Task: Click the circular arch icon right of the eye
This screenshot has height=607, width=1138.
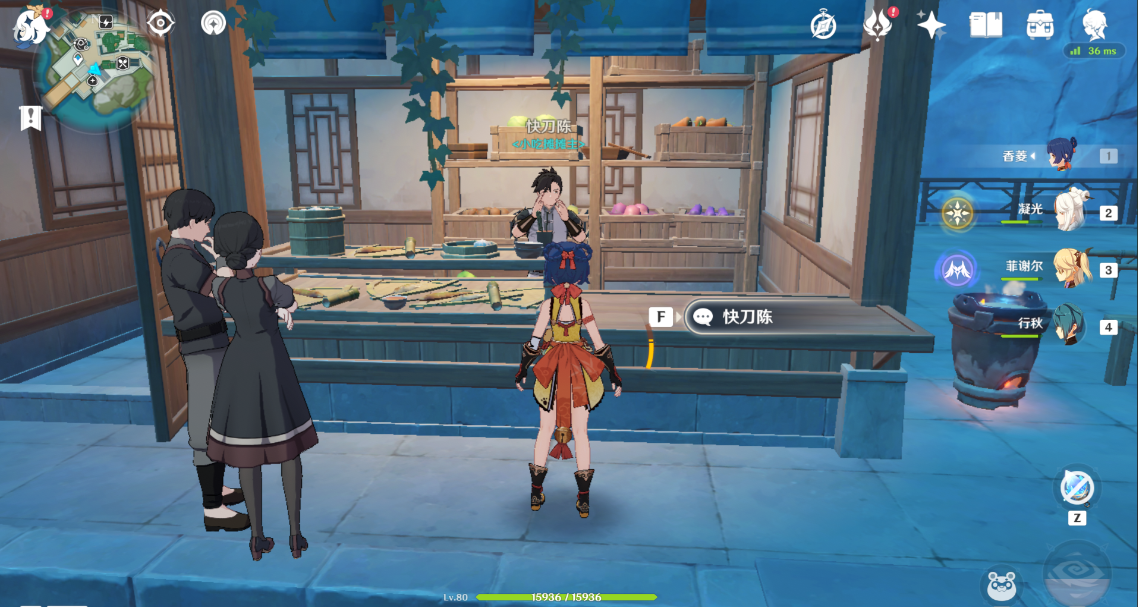Action: (213, 23)
